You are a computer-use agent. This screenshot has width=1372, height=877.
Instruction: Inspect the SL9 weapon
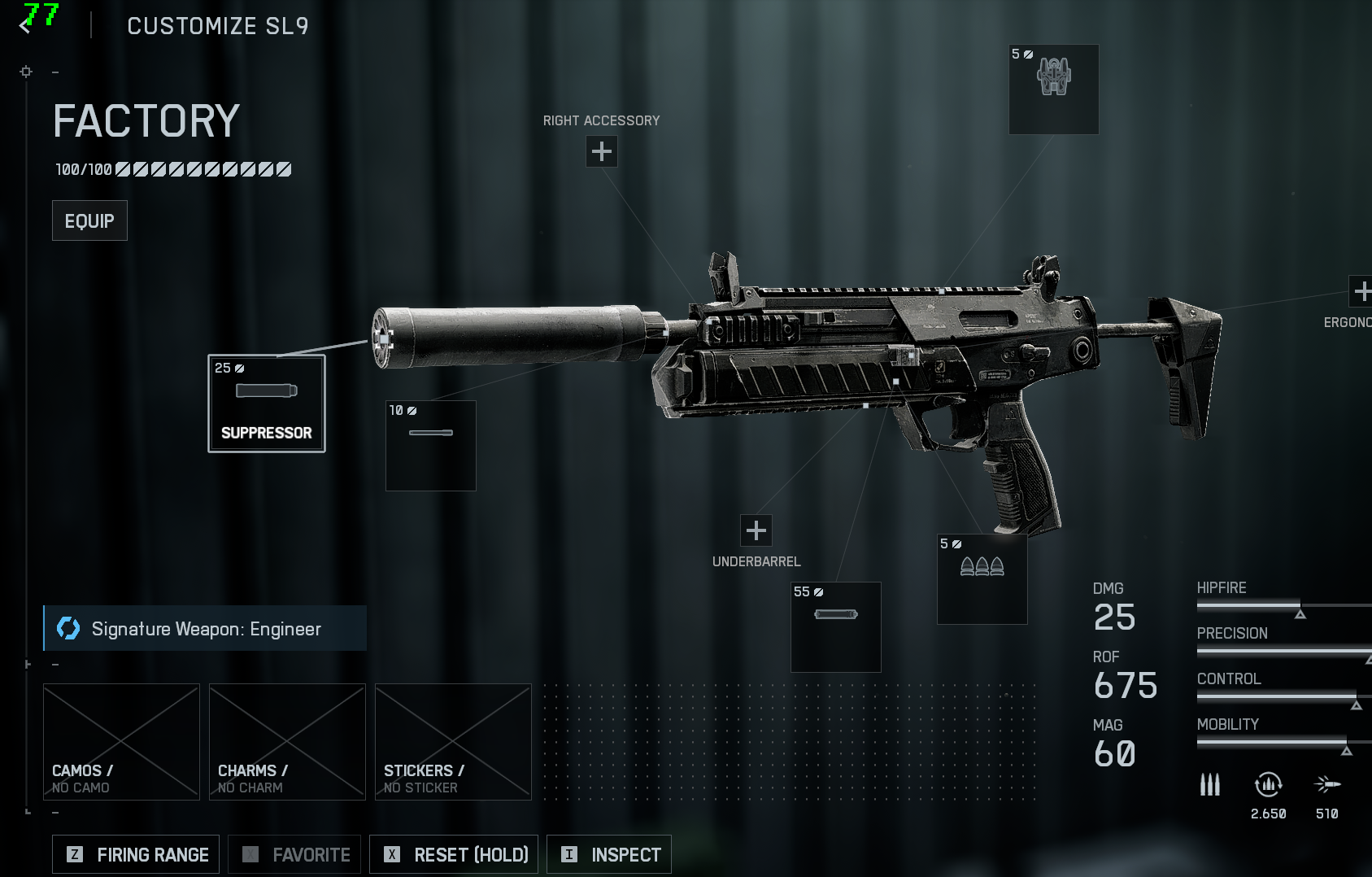pos(609,854)
